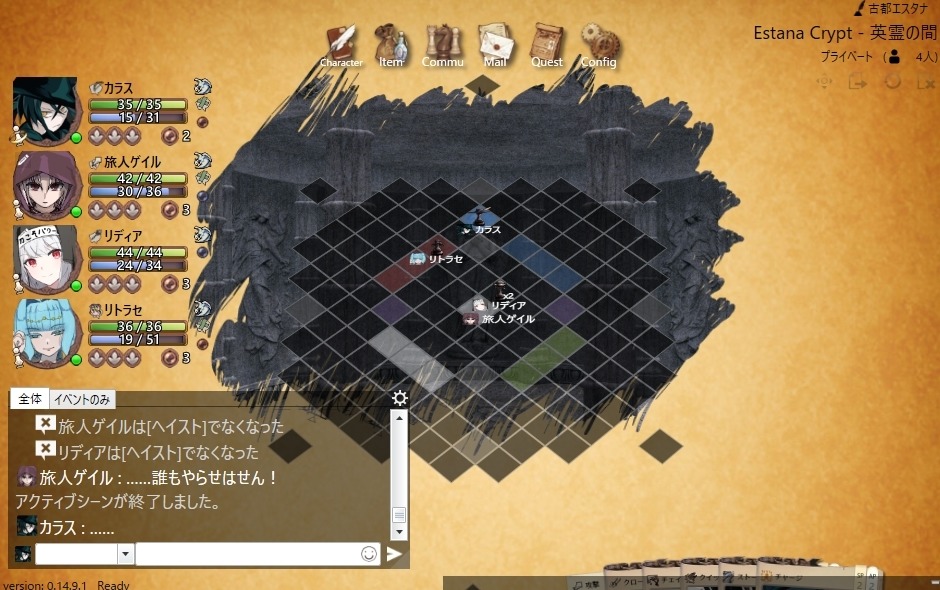Open the Commu menu
The width and height of the screenshot is (940, 590).
[442, 45]
